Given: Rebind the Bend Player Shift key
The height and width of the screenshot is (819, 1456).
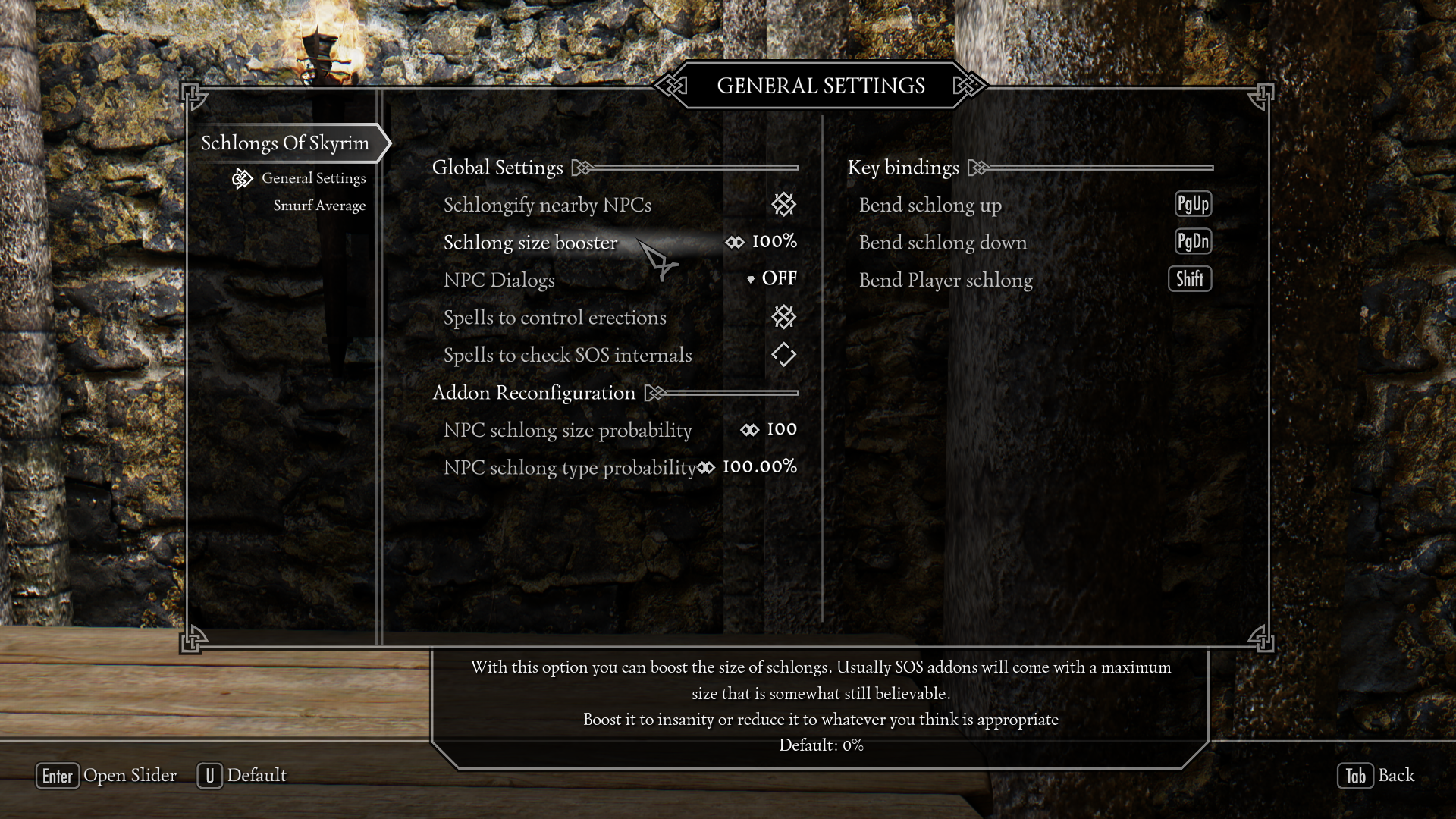Looking at the screenshot, I should pos(1190,279).
